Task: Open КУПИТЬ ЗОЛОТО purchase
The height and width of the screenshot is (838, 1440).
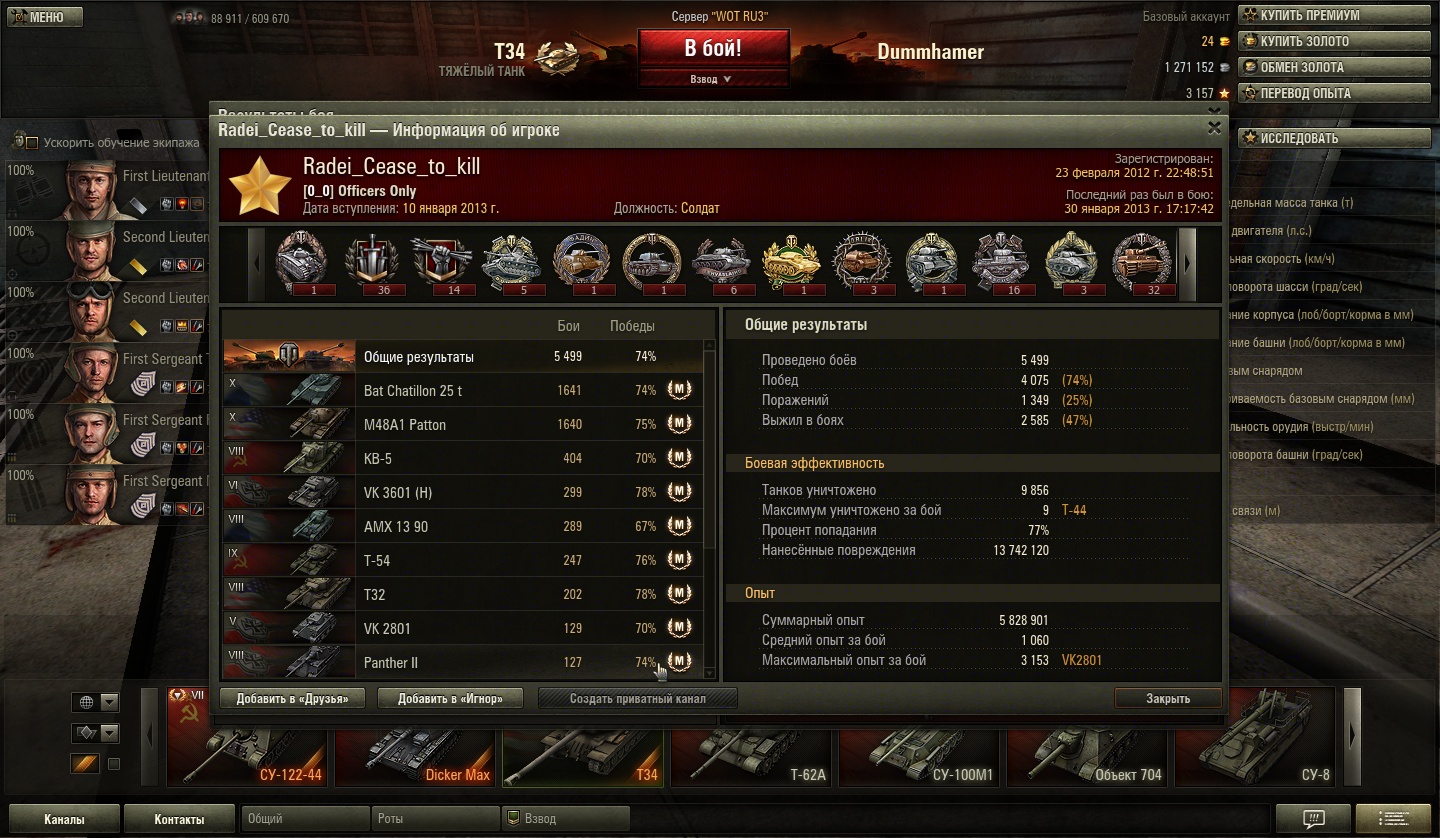Action: 1333,41
